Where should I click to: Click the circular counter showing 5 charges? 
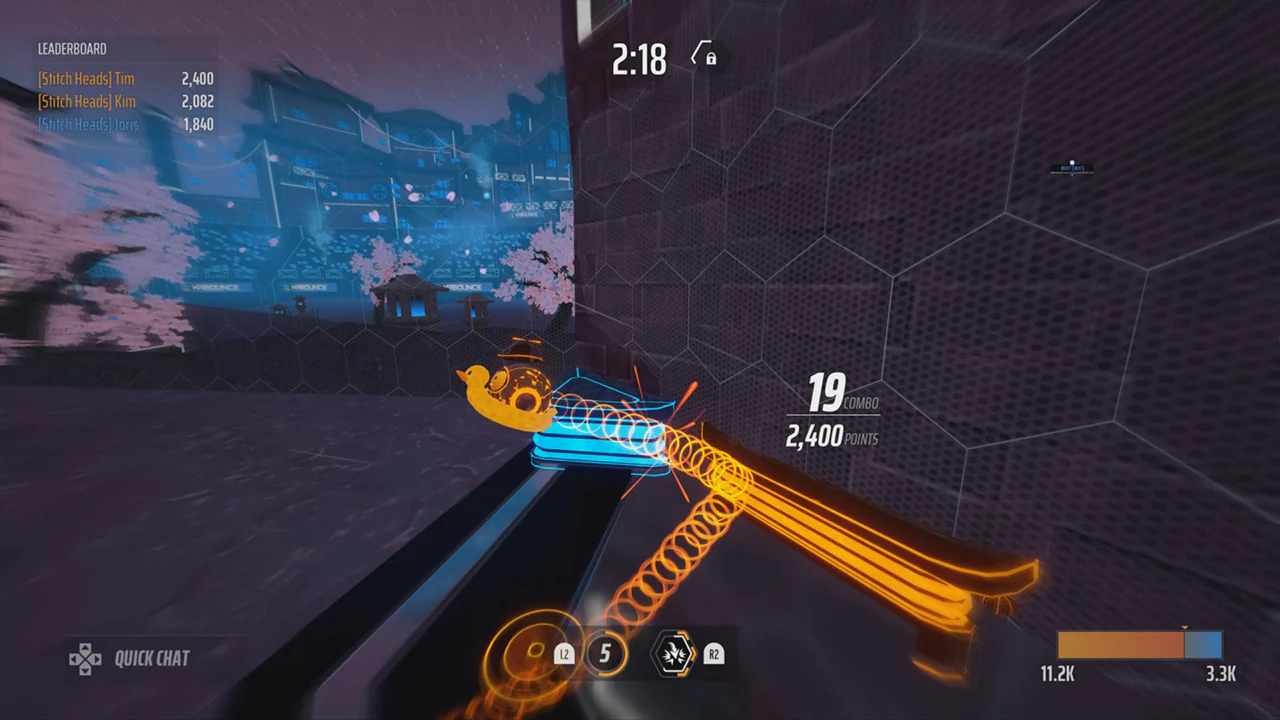click(605, 654)
